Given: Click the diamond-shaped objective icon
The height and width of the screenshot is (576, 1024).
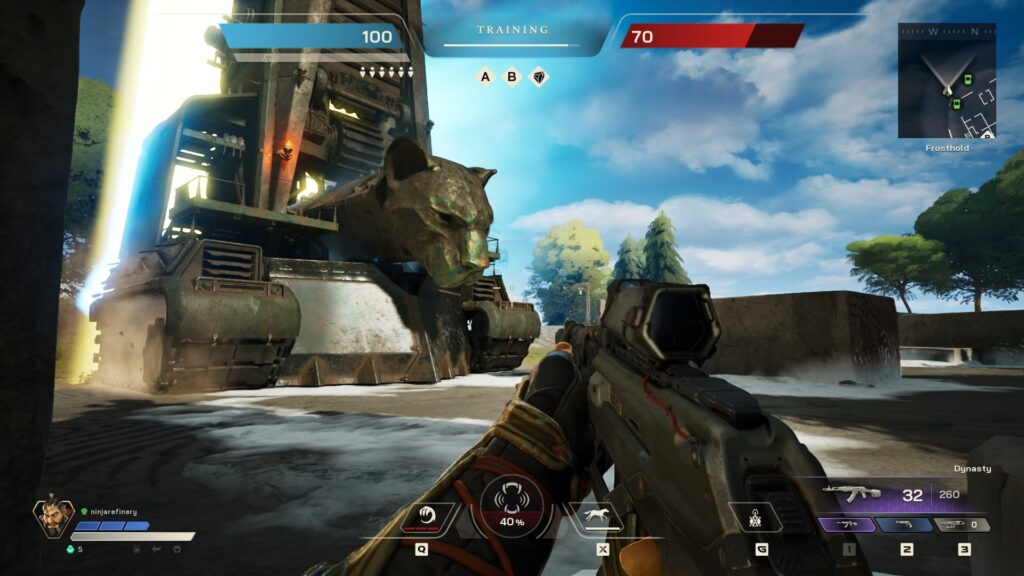Looking at the screenshot, I should (538, 76).
